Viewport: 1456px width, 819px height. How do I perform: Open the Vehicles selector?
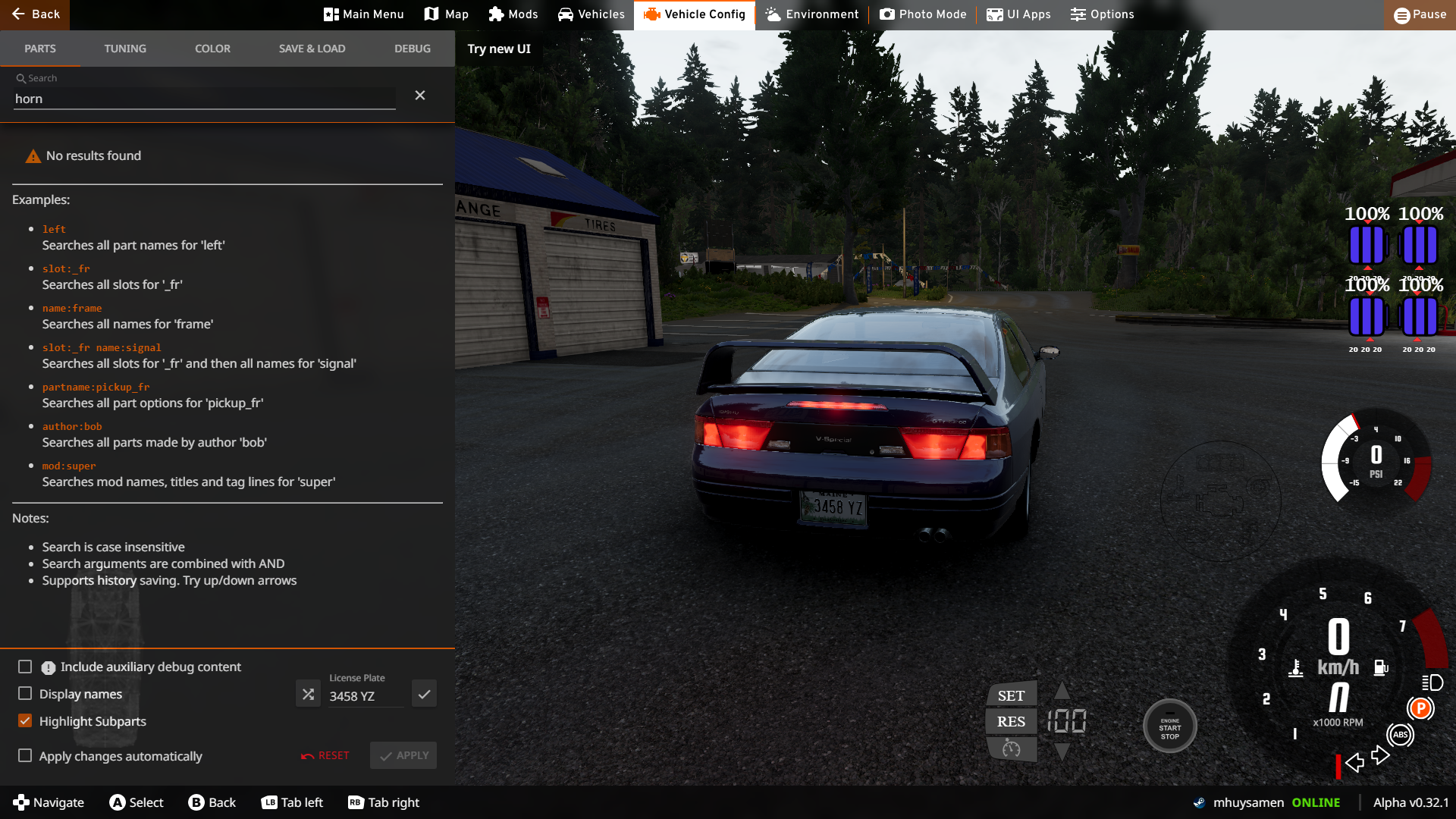coord(591,14)
